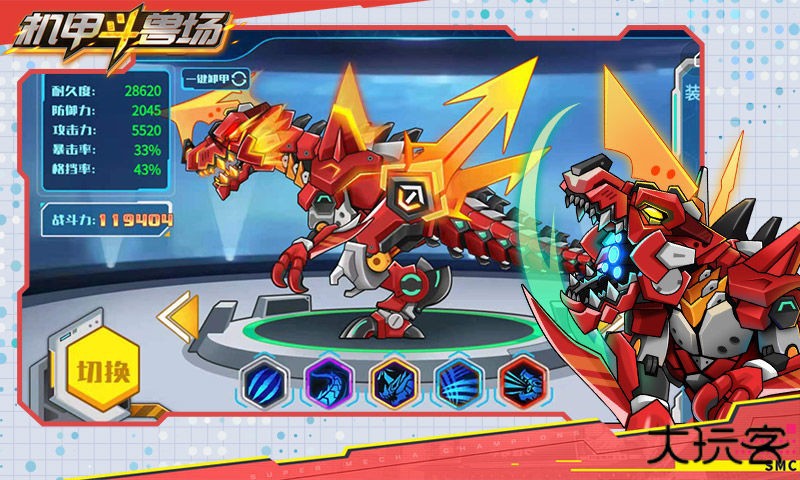The height and width of the screenshot is (480, 800).
Task: Open the 装 equipment tab at right edge
Action: (691, 94)
